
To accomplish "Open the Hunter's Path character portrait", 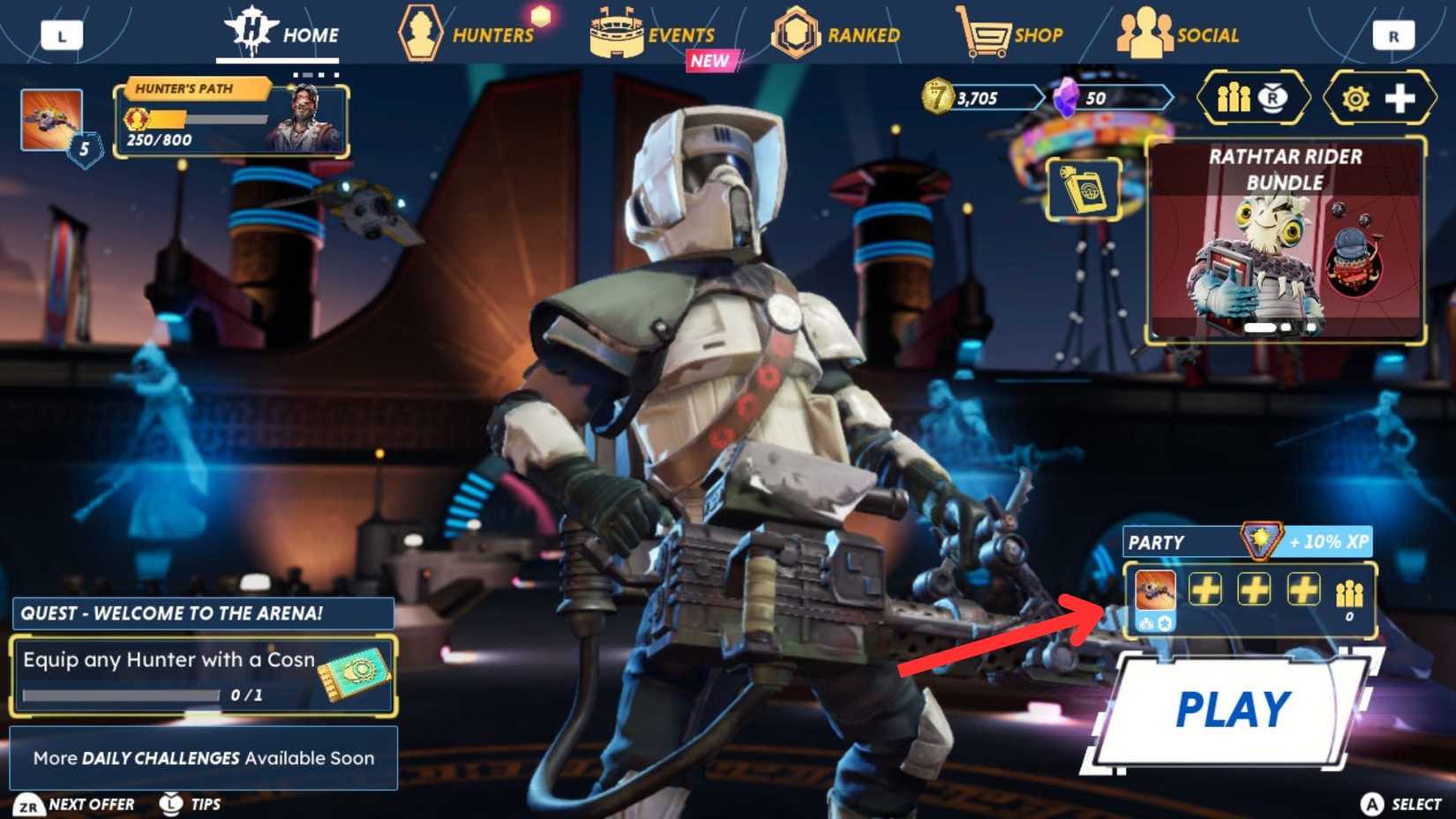I will pyautogui.click(x=309, y=119).
